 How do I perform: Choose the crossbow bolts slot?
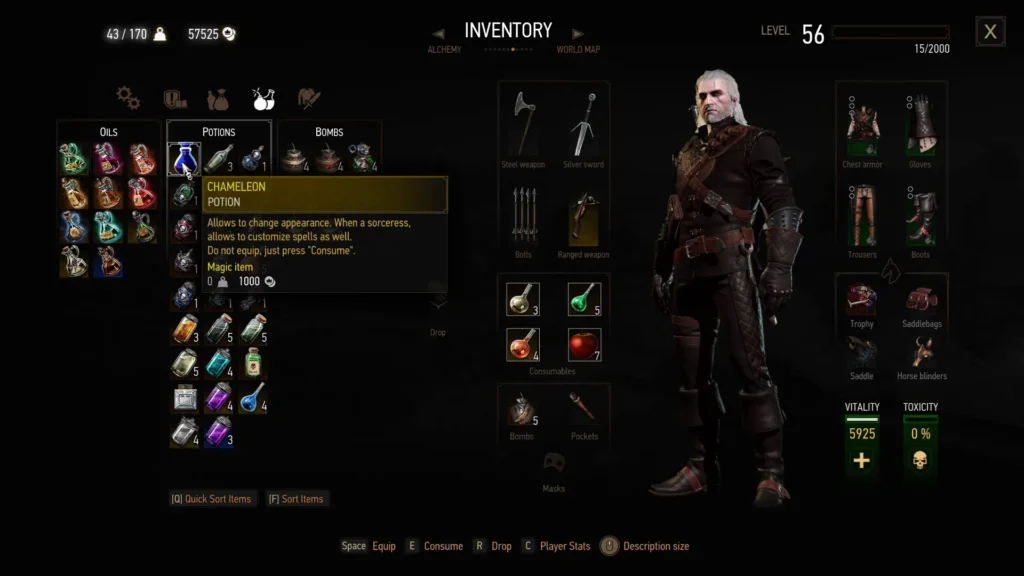coord(522,215)
